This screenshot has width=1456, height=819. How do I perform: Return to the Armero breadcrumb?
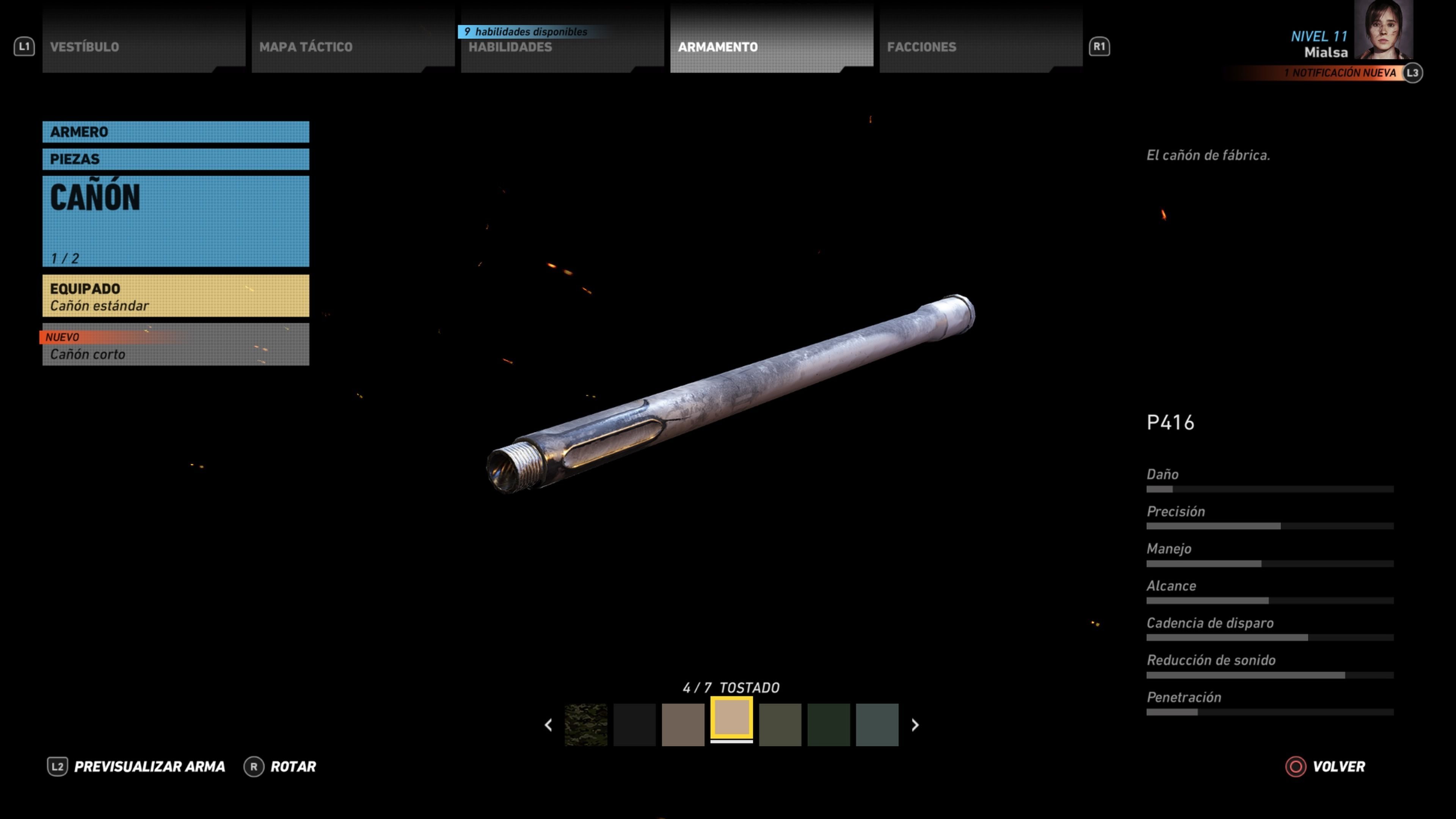tap(175, 132)
